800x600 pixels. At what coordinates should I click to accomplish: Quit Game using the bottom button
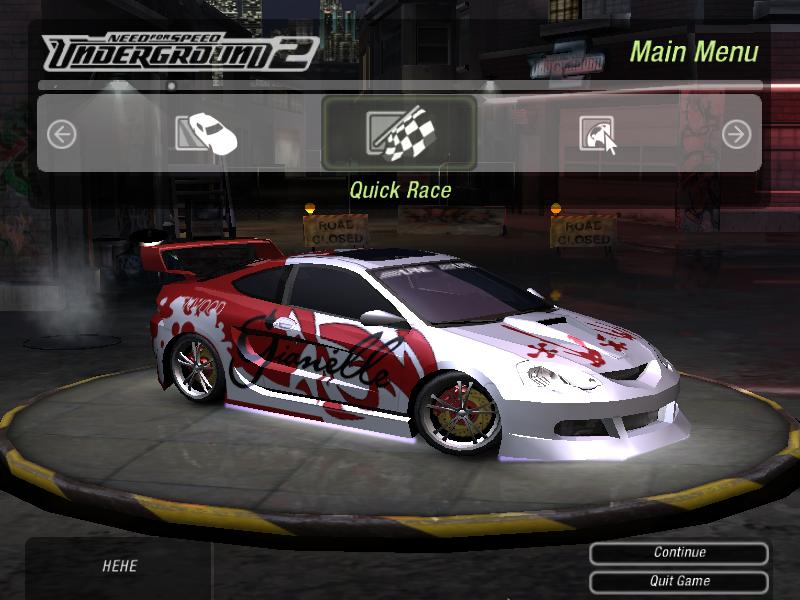pyautogui.click(x=679, y=581)
